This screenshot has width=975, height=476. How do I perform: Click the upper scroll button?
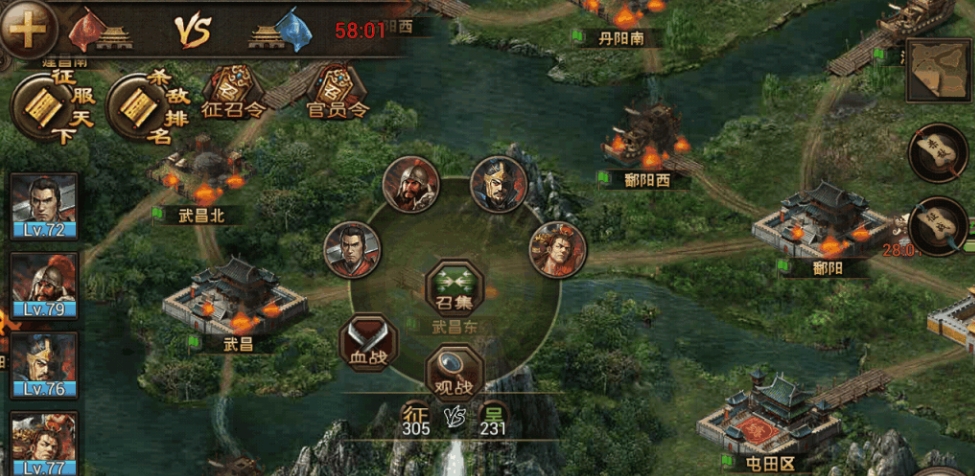(x=937, y=152)
